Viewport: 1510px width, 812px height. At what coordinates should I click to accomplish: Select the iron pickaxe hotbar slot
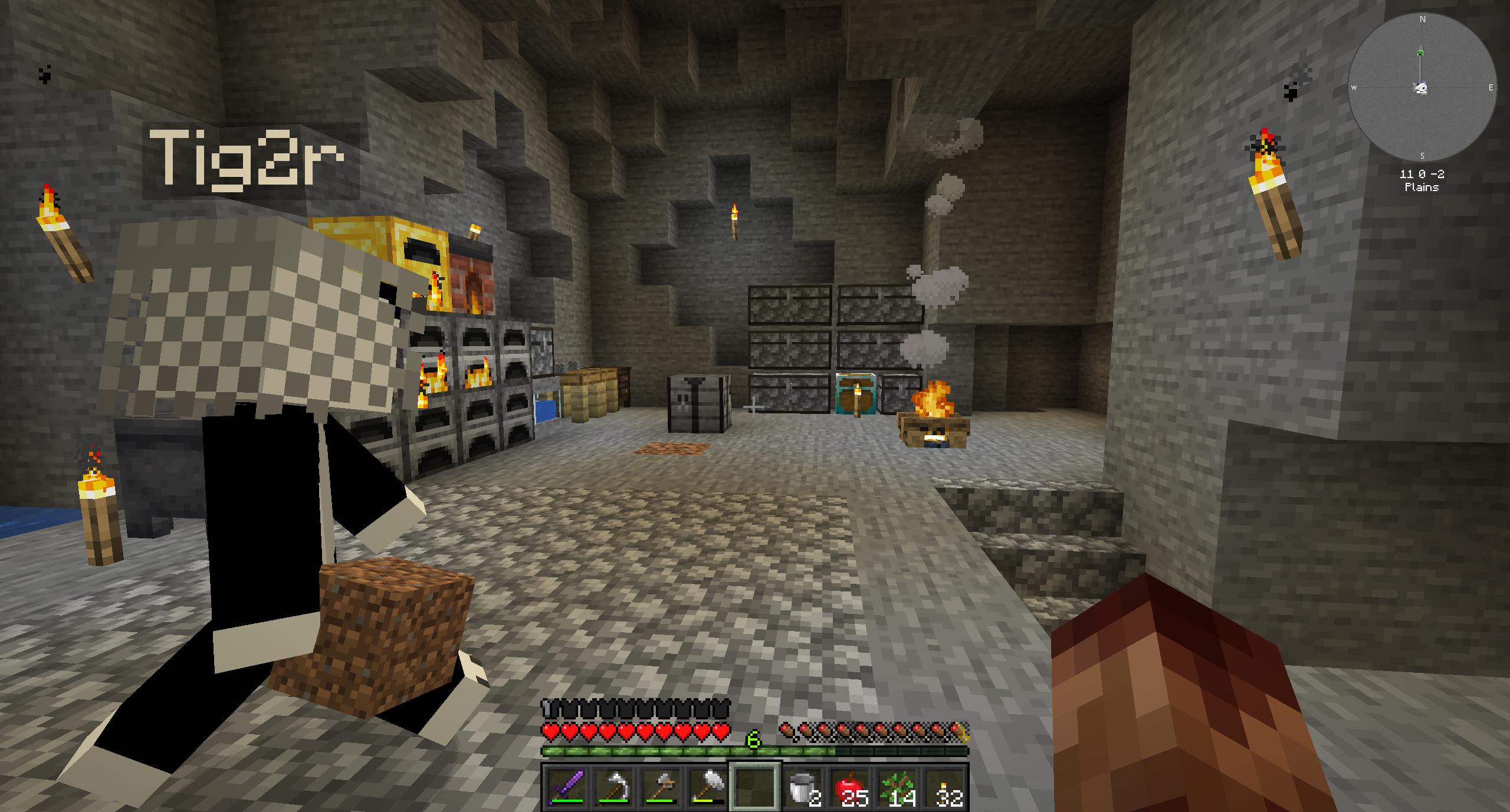coord(613,787)
